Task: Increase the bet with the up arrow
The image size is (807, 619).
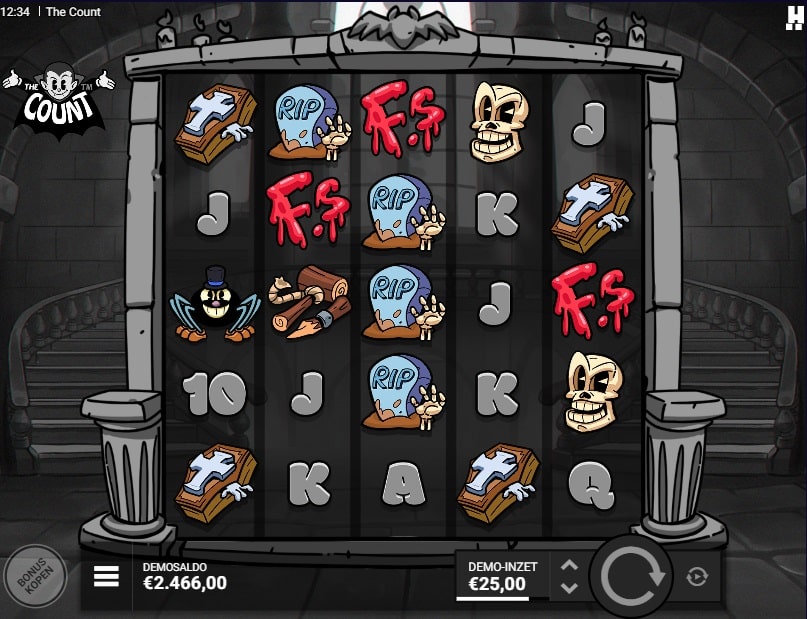Action: (569, 565)
